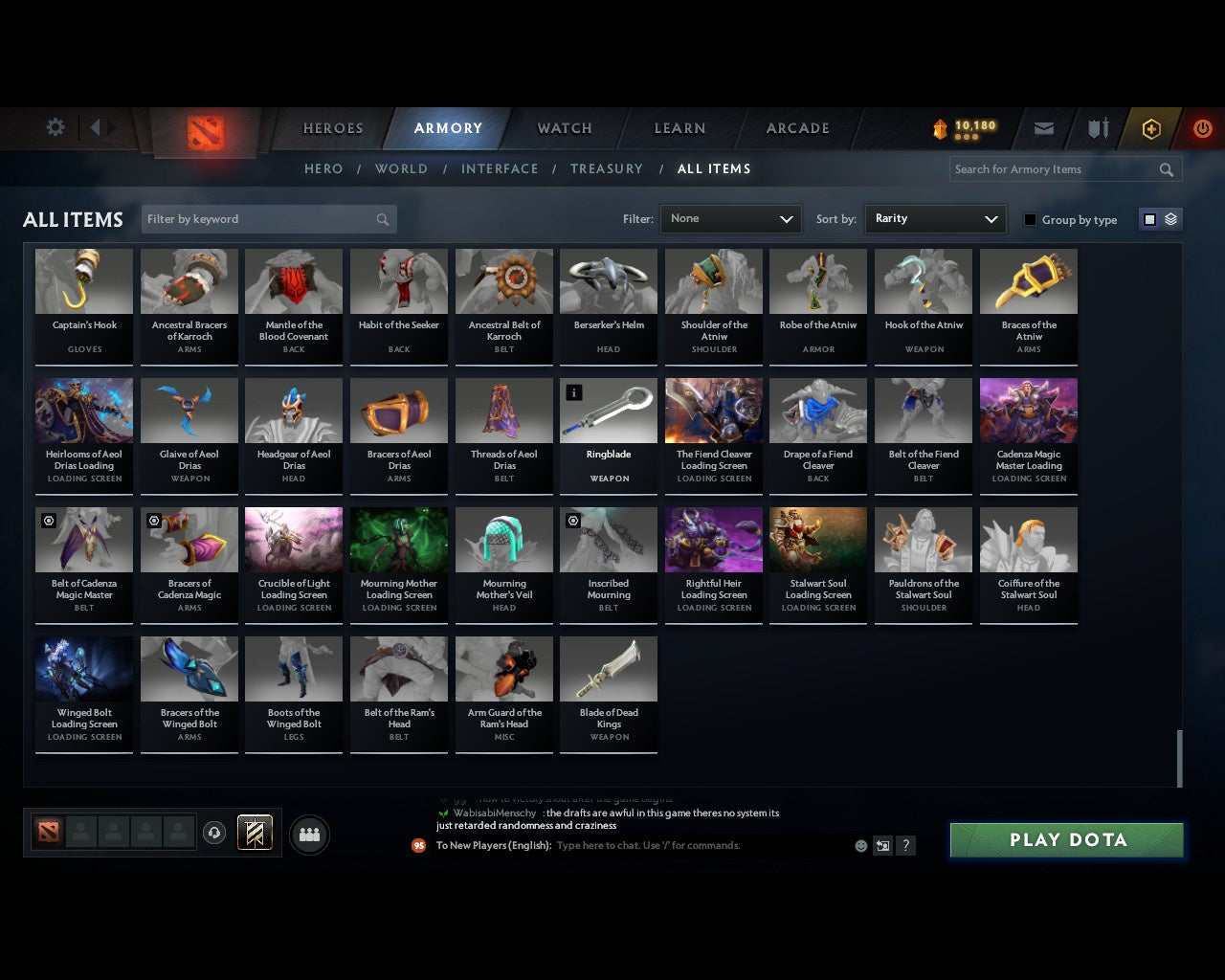The height and width of the screenshot is (980, 1225).
Task: Open settings with the gear icon
Action: 55,127
